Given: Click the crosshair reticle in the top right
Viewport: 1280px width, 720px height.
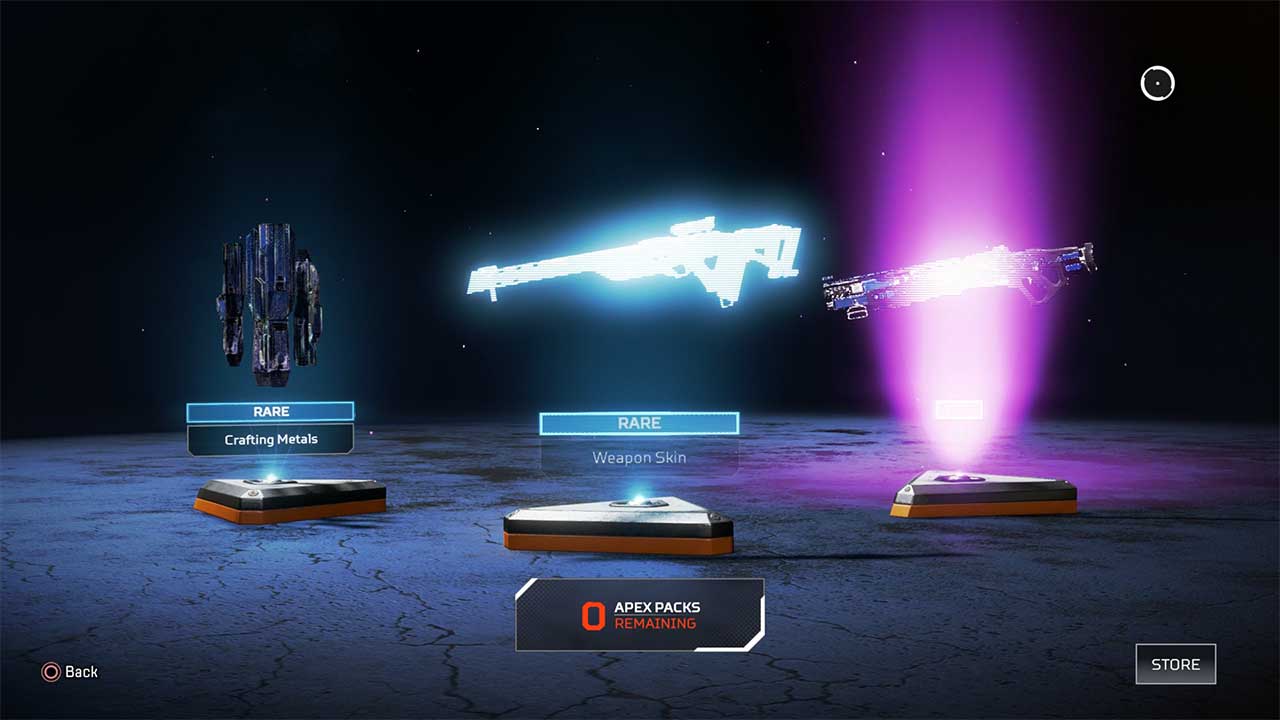Looking at the screenshot, I should (x=1157, y=83).
